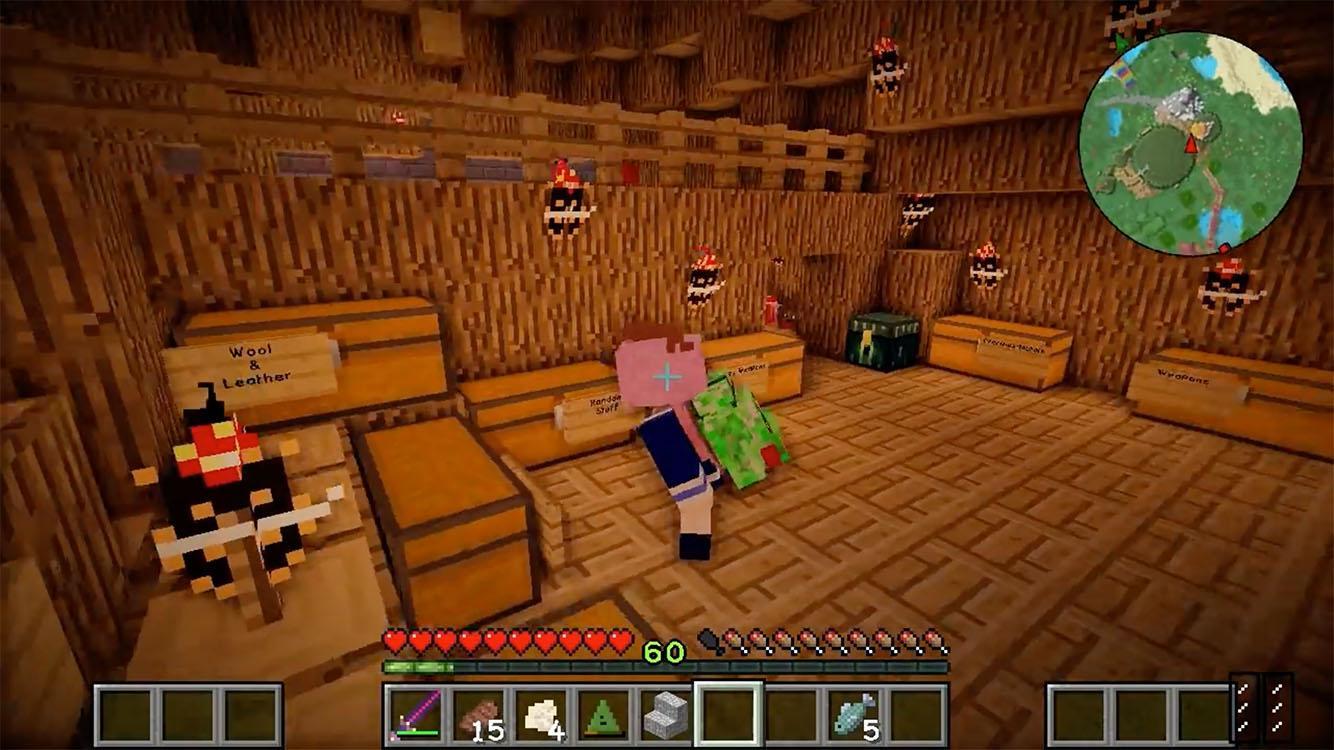Click the Random Stuff sign
Screen dimensions: 1334x750
coord(603,403)
